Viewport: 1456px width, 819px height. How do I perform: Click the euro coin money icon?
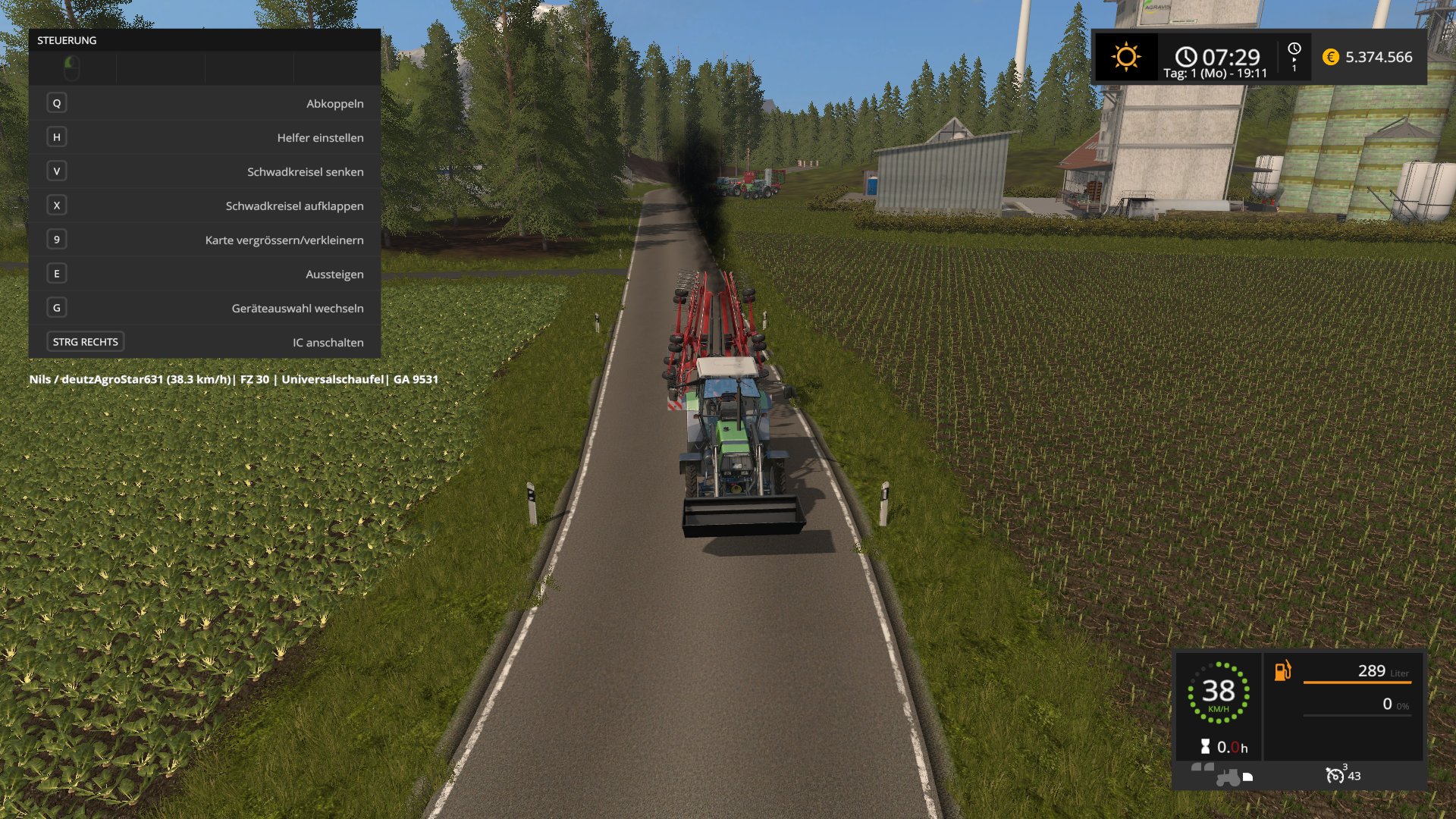coord(1330,57)
